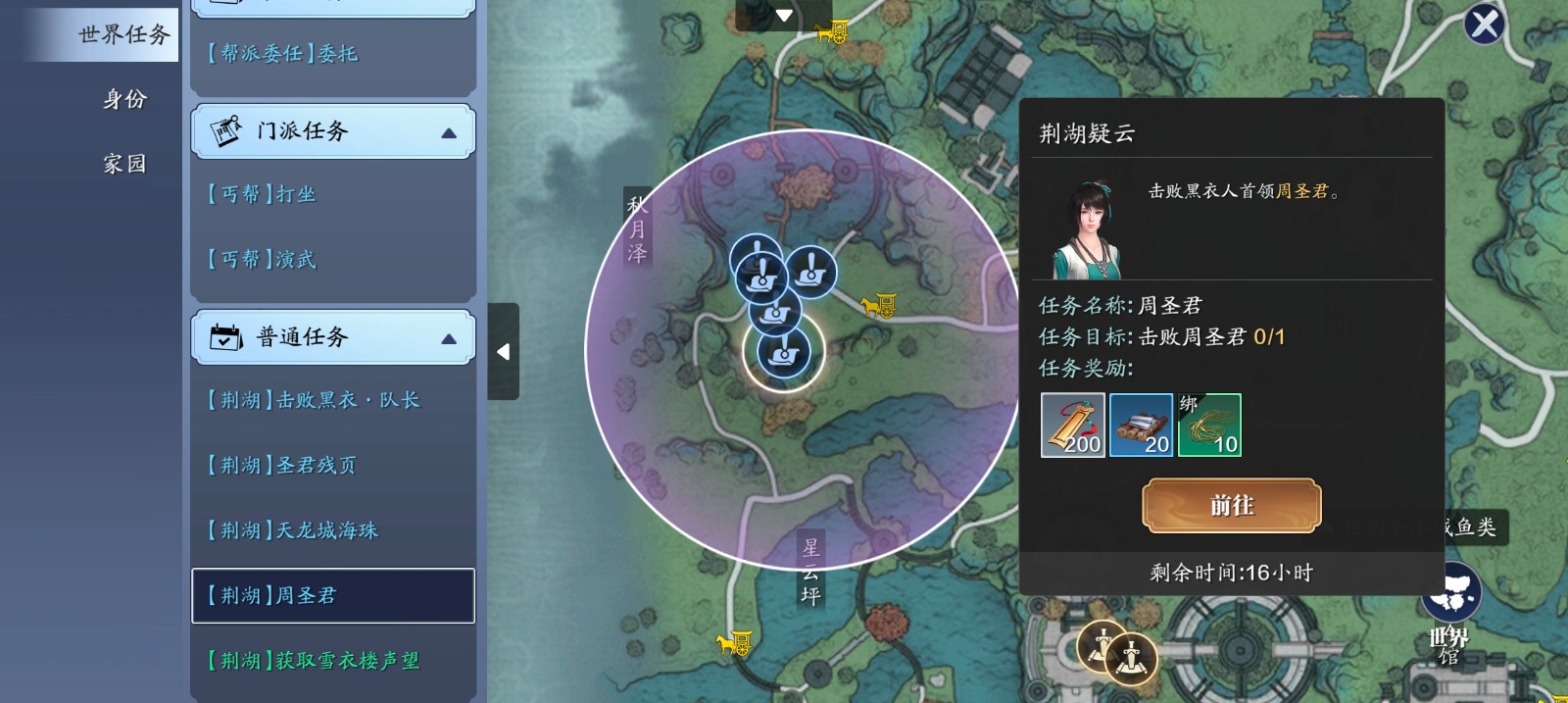
Task: Select the 【荆湖】周圣君 quest entry
Action: coord(333,595)
